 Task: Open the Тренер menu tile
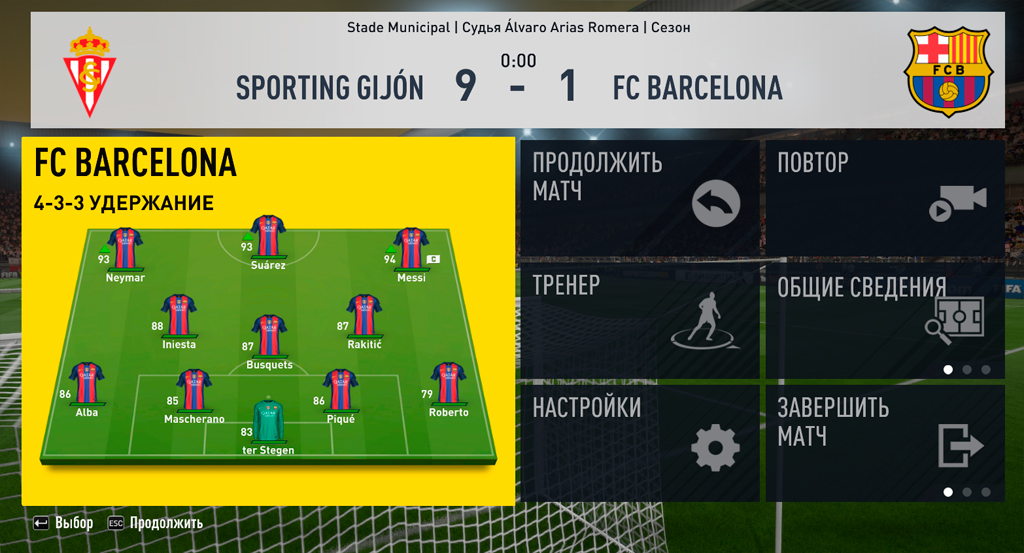point(639,320)
